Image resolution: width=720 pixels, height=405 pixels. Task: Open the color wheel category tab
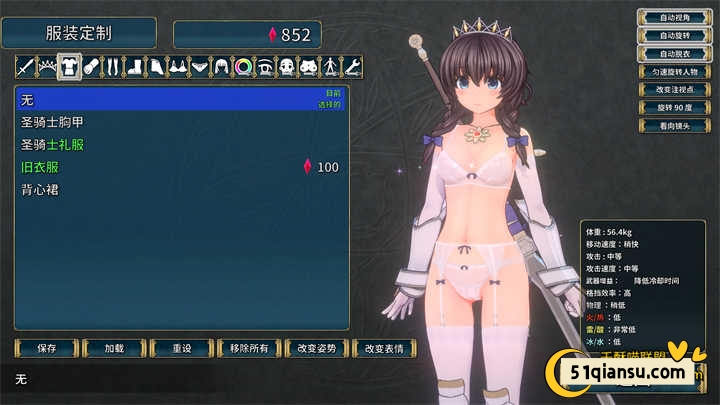pos(242,67)
